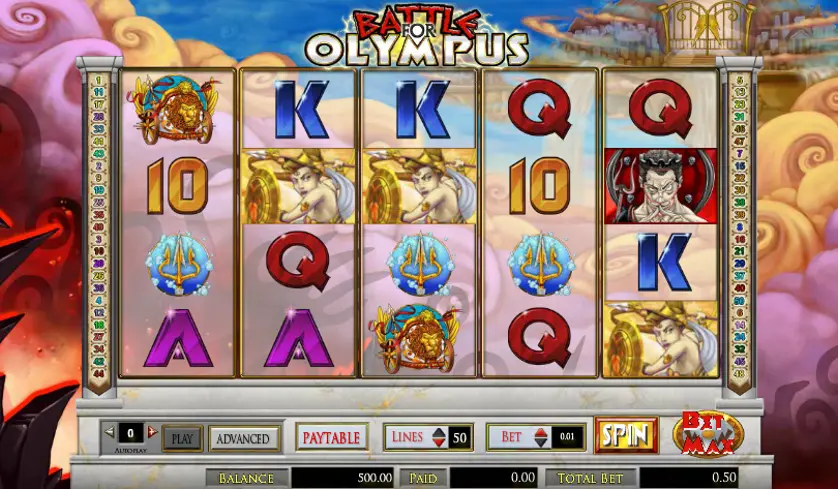Viewport: 838px width, 489px height.
Task: Activate the Bet Max button
Action: pyautogui.click(x=707, y=434)
